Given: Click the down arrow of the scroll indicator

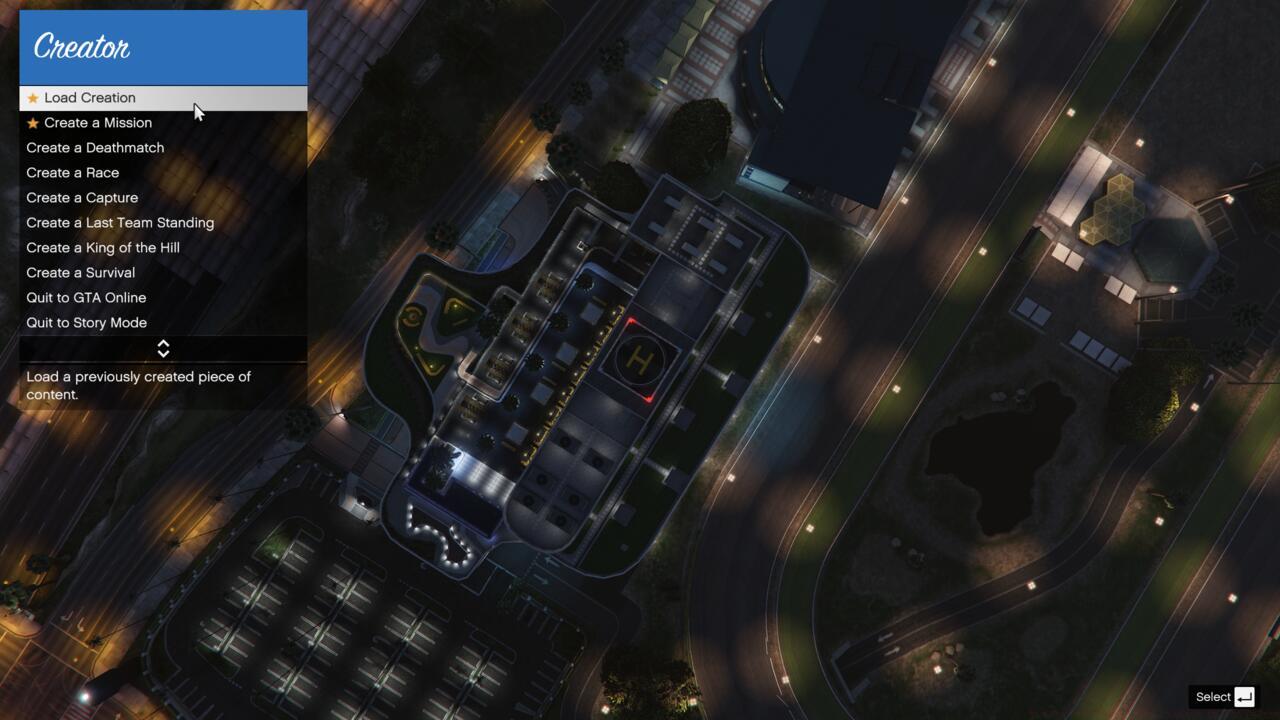Looking at the screenshot, I should [163, 352].
